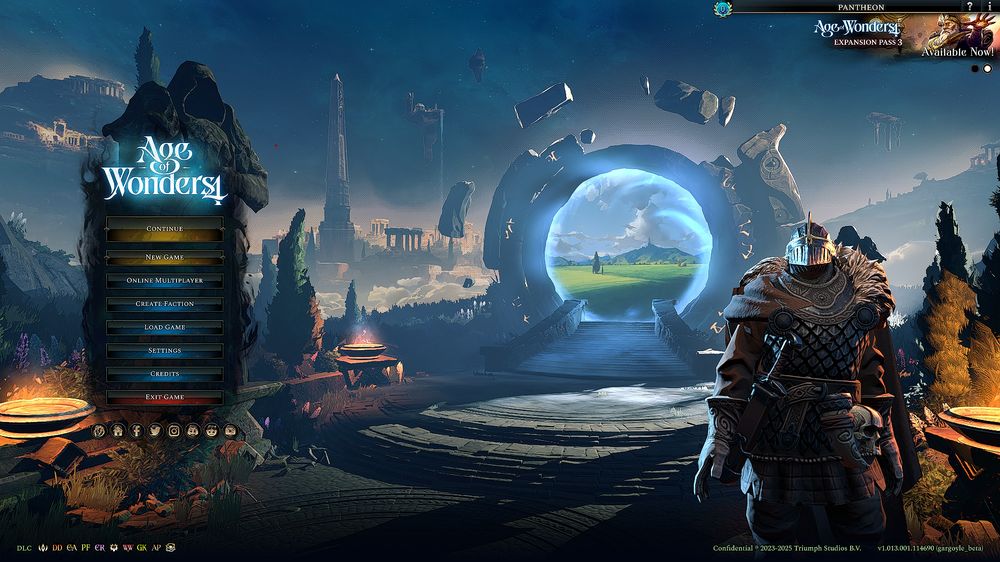Switch to the first banner page dot
The height and width of the screenshot is (562, 1000).
tap(975, 69)
